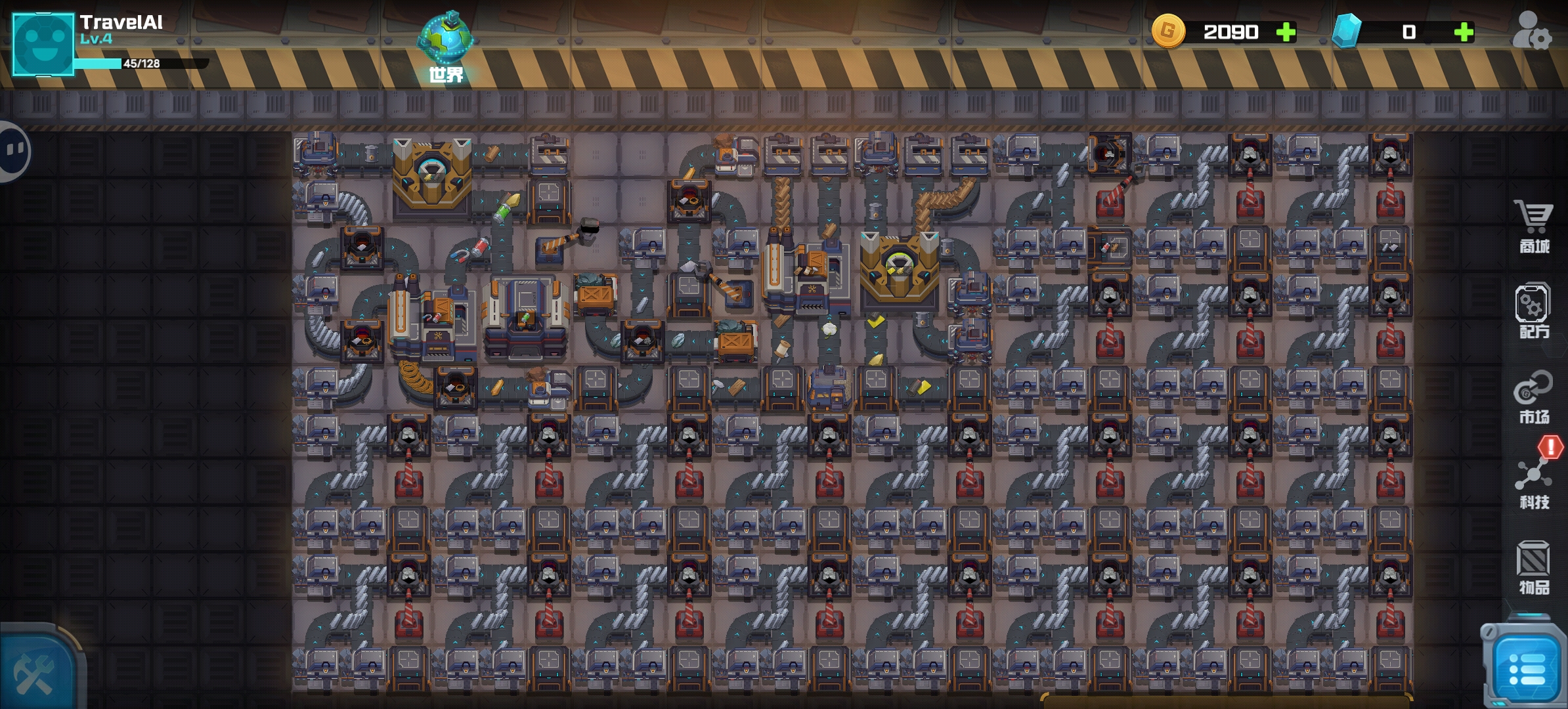
Task: Toggle the round pause button at left edge
Action: [13, 151]
